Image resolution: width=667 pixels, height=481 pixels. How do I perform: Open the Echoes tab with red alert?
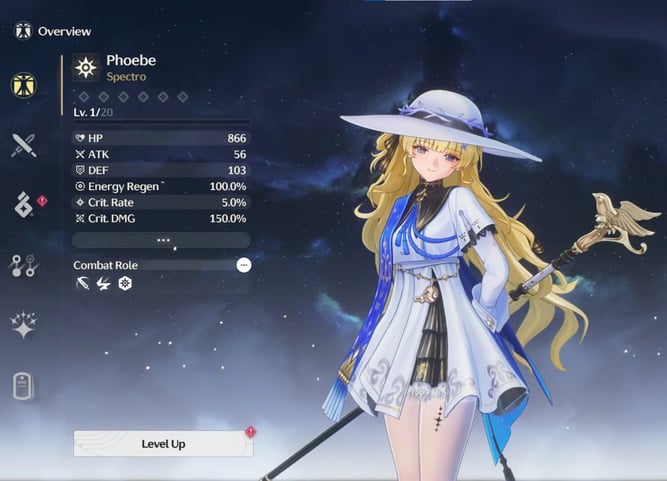(x=24, y=205)
